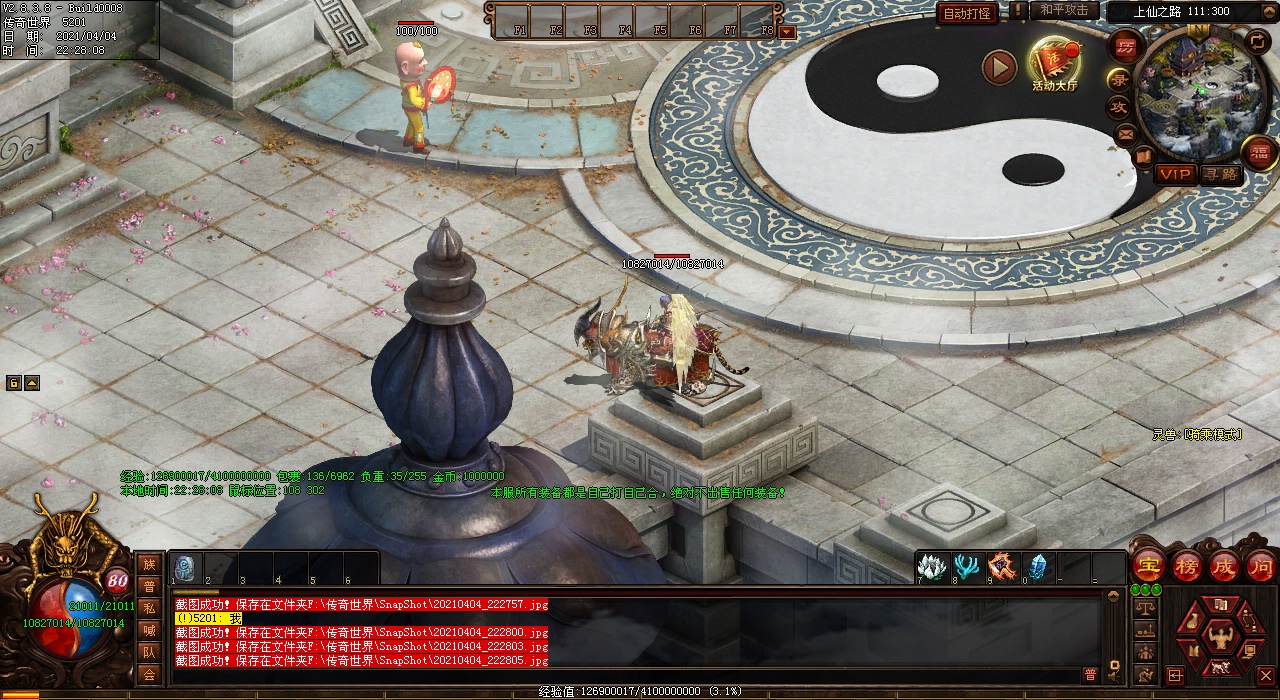Open the VIP panel
This screenshot has height=700, width=1280.
(x=1175, y=175)
